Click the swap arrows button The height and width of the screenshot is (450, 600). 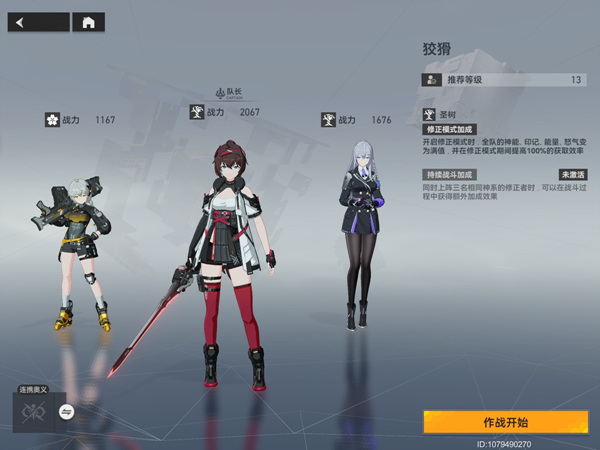[67, 411]
